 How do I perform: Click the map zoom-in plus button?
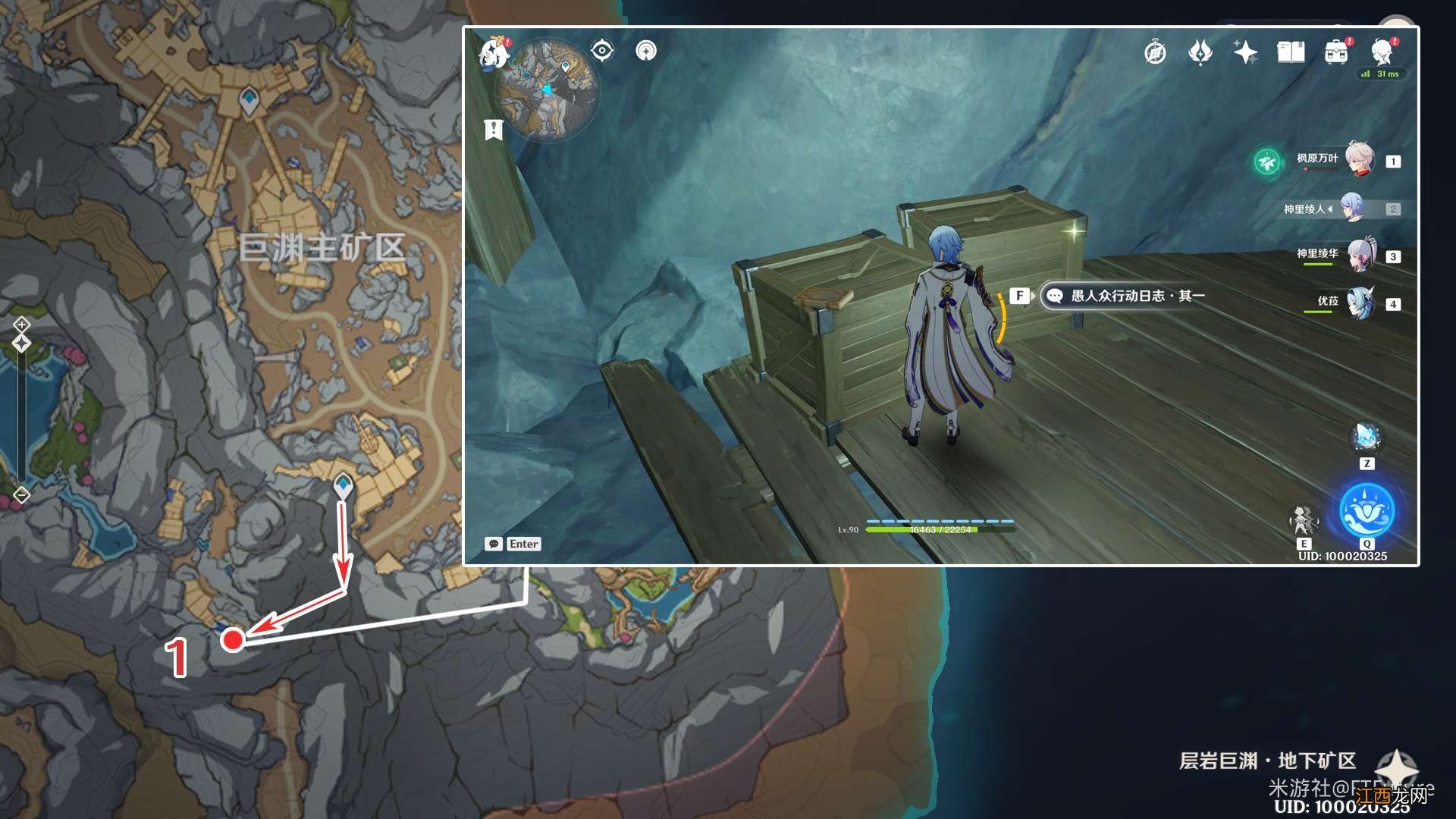(x=22, y=325)
